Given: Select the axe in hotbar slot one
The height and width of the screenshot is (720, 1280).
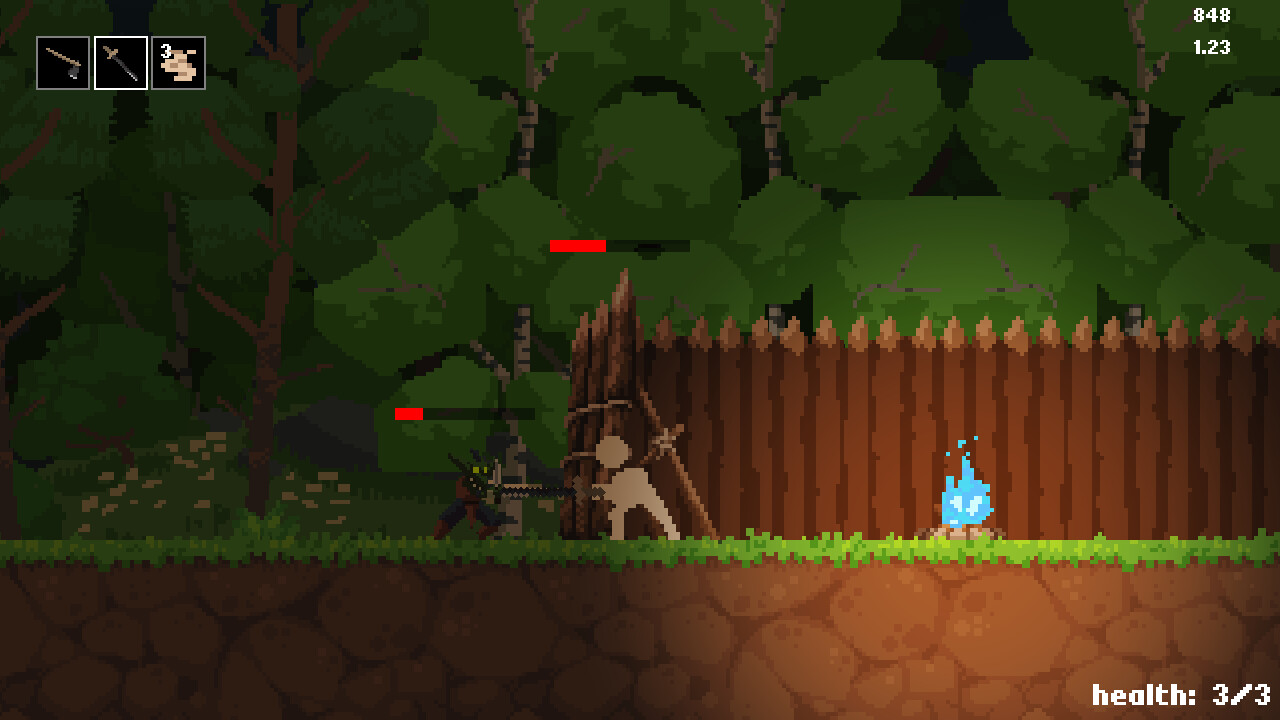Looking at the screenshot, I should [x=61, y=63].
